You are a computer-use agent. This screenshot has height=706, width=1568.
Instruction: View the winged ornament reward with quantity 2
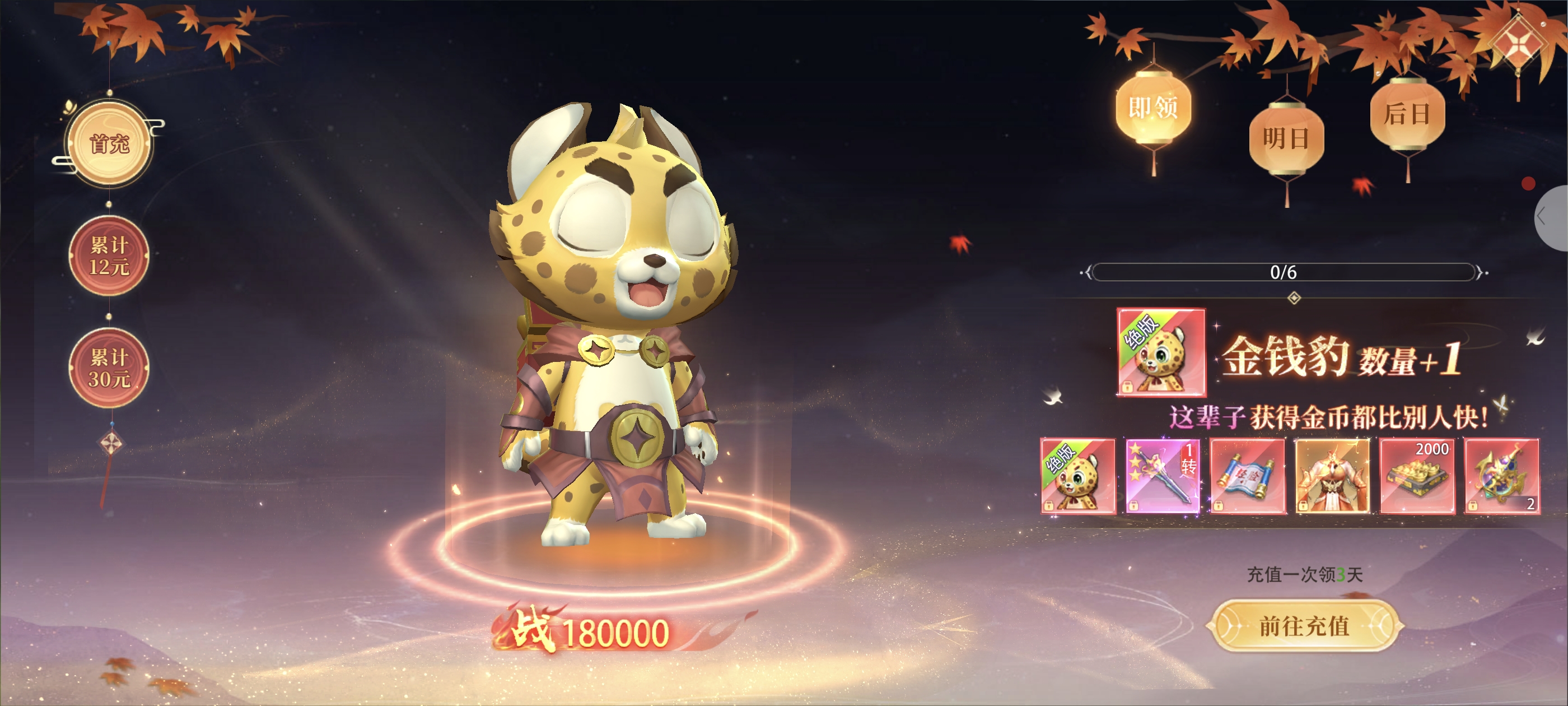pos(1502,476)
